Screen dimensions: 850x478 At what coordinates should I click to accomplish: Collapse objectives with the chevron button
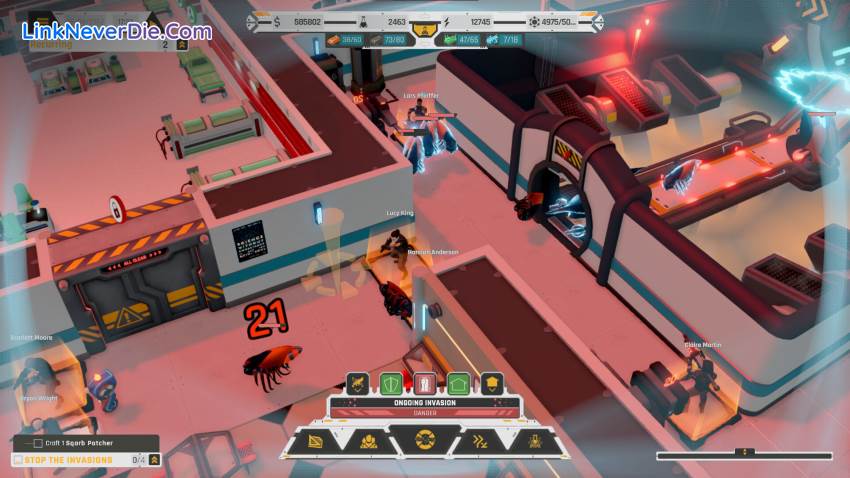point(154,460)
